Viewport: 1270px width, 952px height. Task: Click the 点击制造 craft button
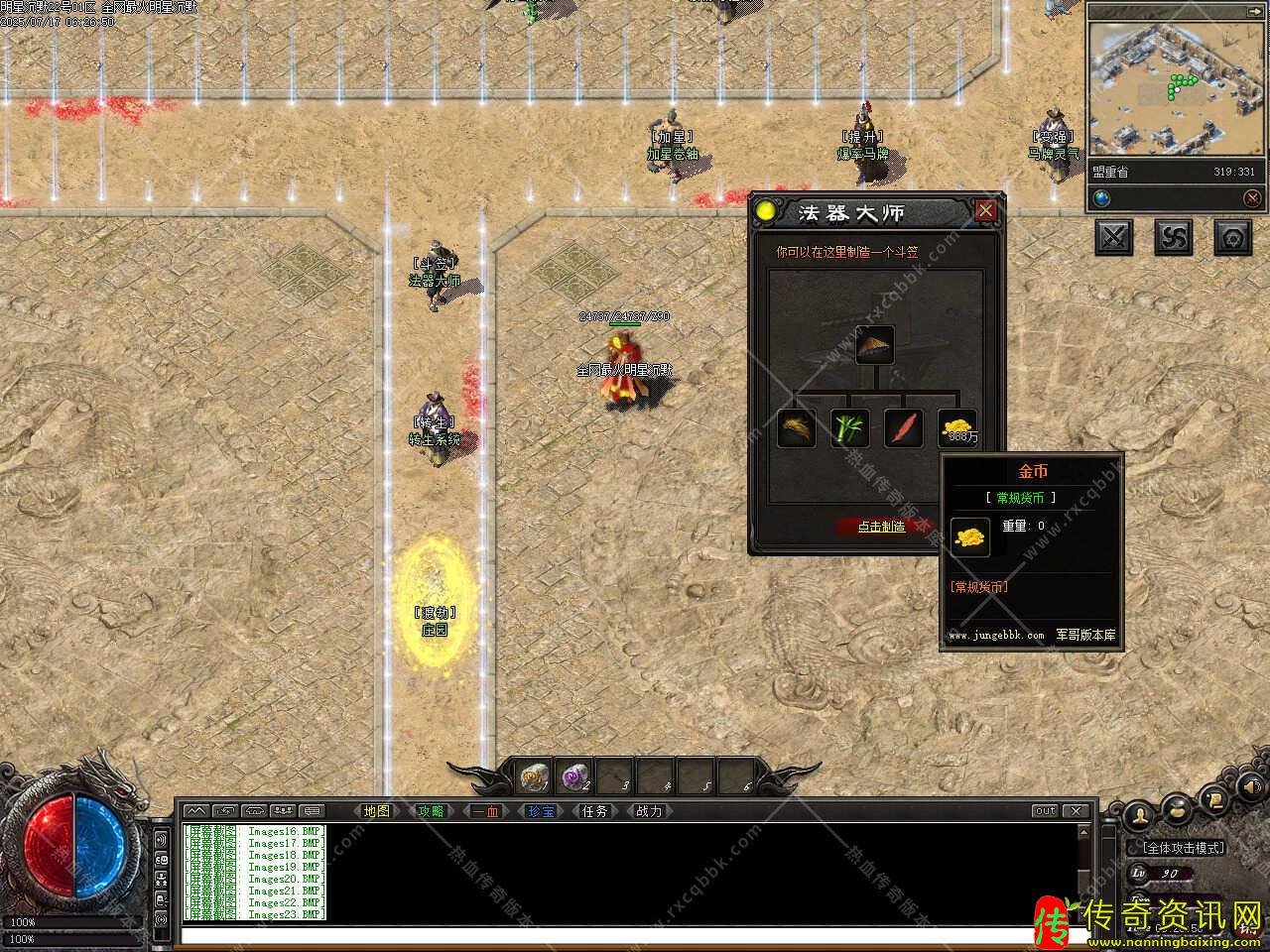tap(881, 527)
